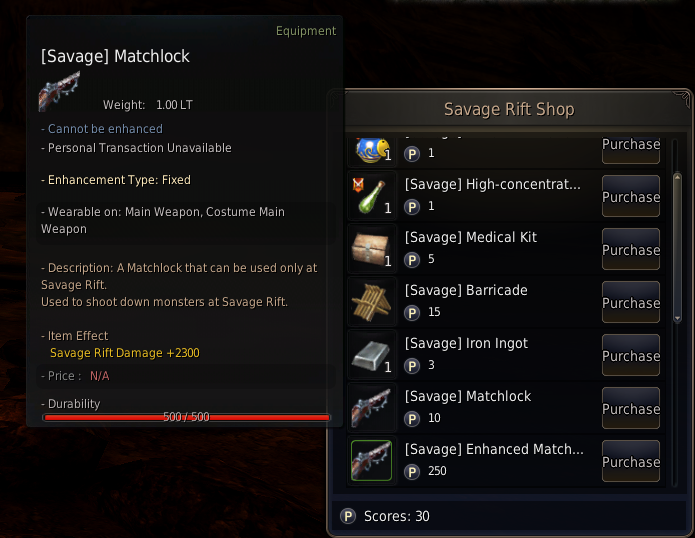Screen dimensions: 695x538
Task: Select the Matchlock item icon in shop
Action: (371, 408)
